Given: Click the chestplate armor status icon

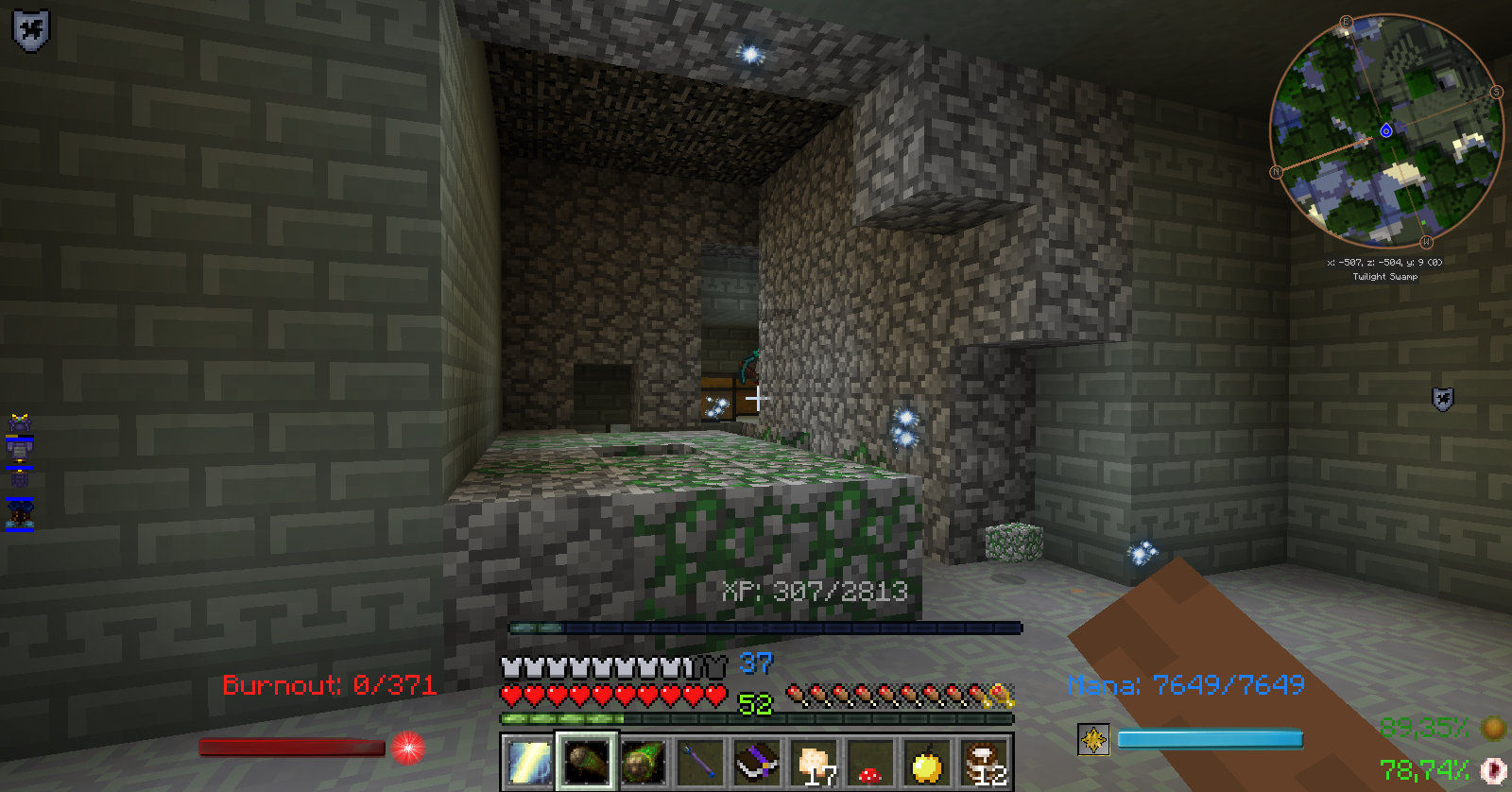Looking at the screenshot, I should click(x=20, y=451).
